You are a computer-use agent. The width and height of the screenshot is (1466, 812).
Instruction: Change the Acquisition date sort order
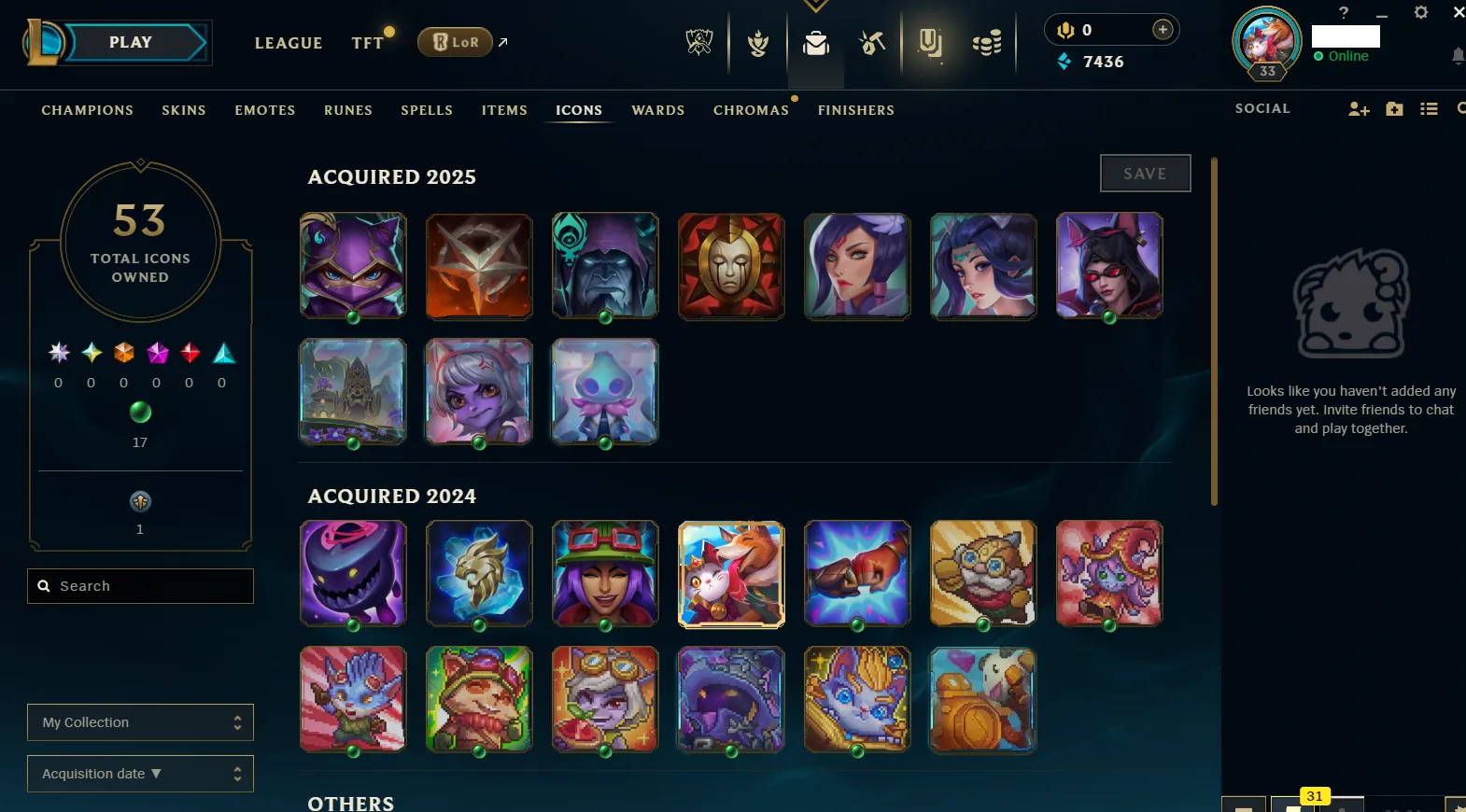tap(140, 774)
